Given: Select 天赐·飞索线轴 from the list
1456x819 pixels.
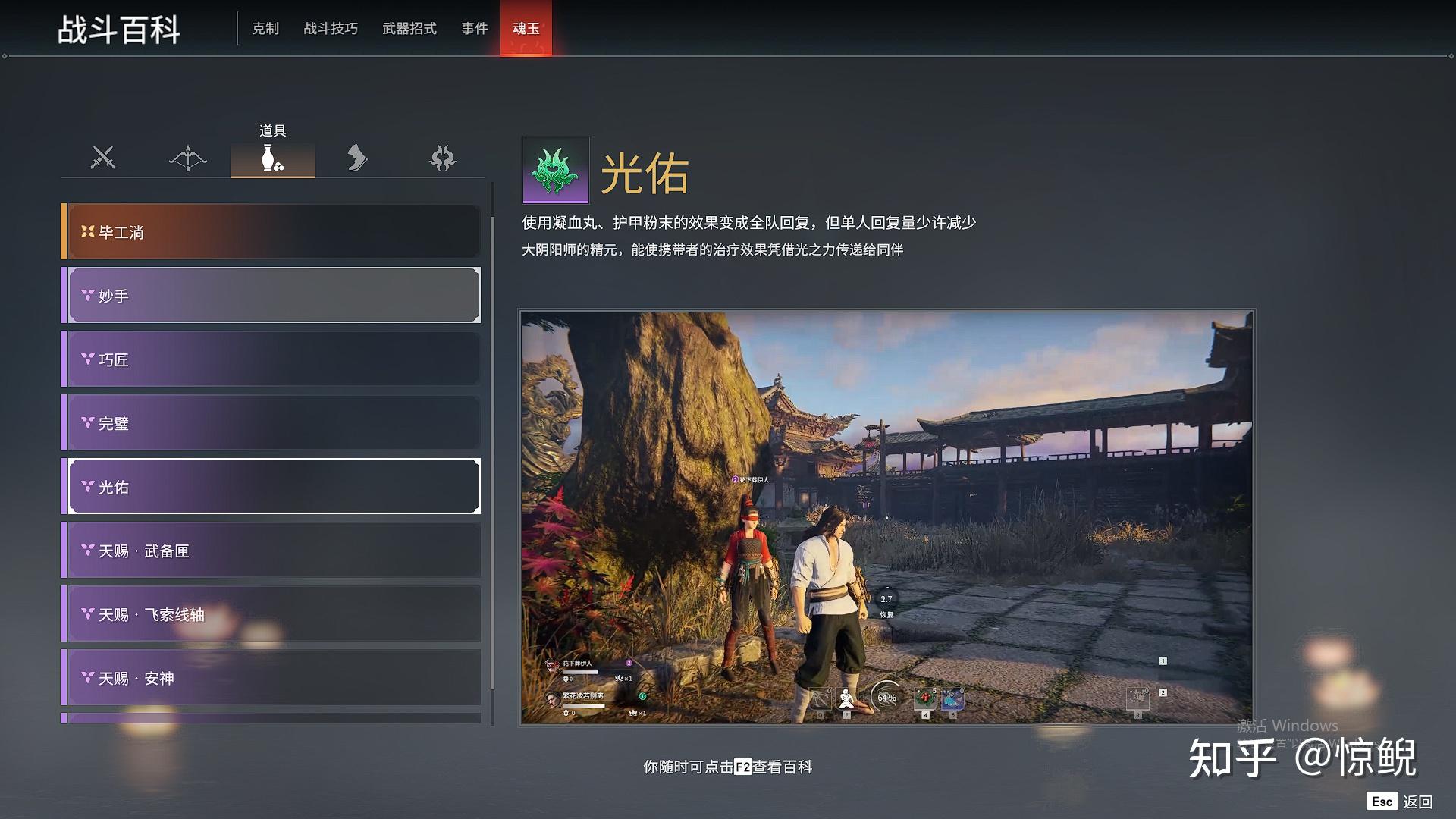Looking at the screenshot, I should (273, 614).
